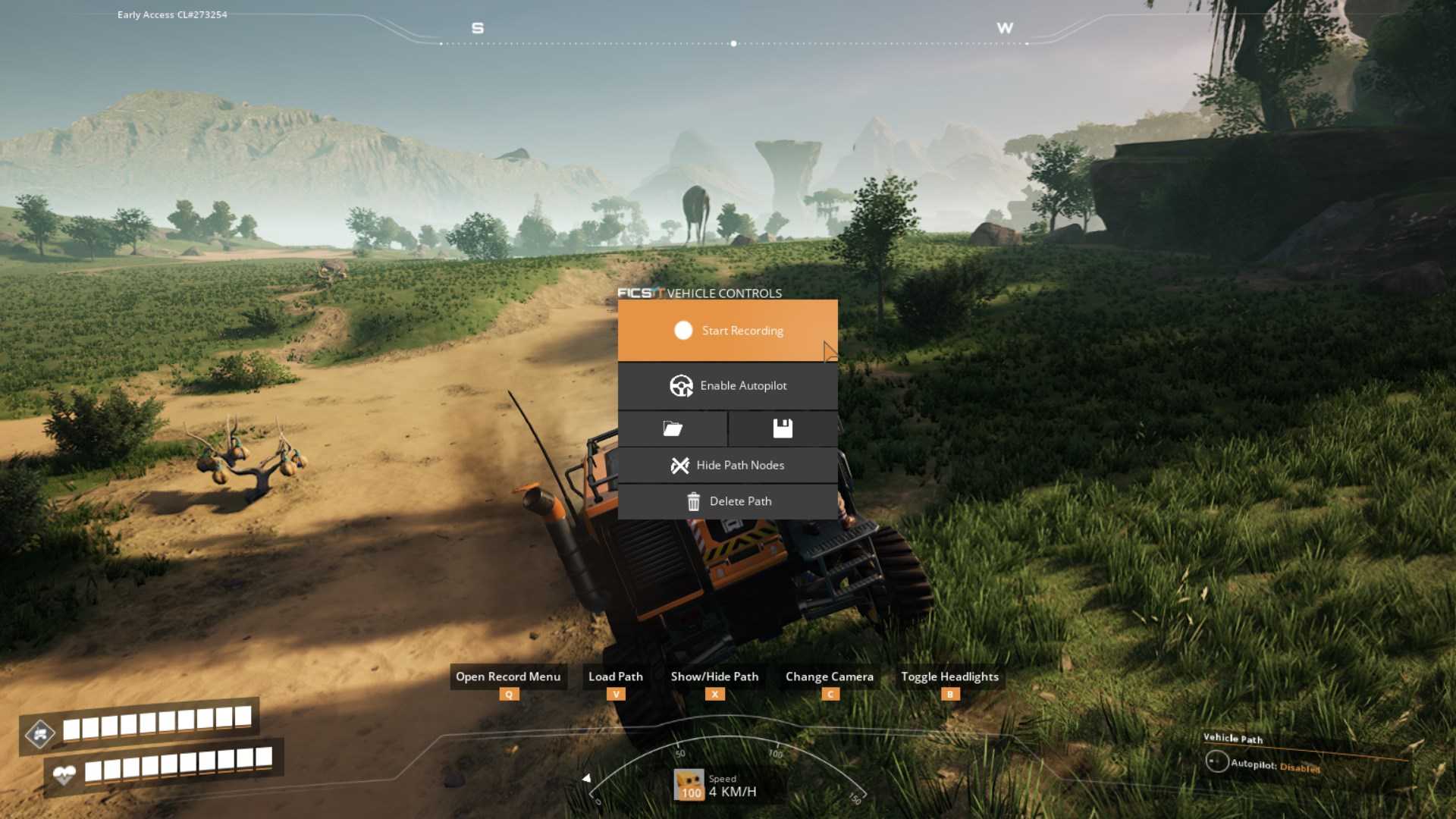Open the folder icon to load a saved path
Screen dimensions: 1456x819
coord(673,428)
